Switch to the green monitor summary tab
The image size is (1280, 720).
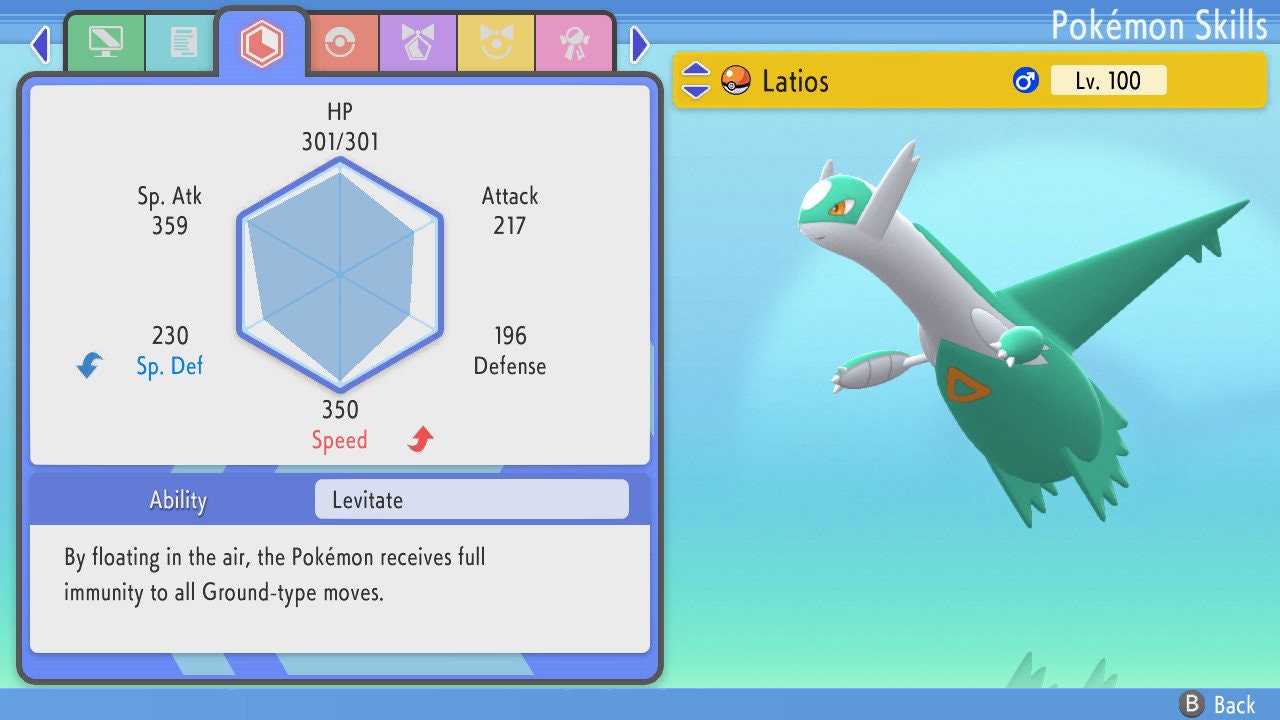tap(105, 43)
